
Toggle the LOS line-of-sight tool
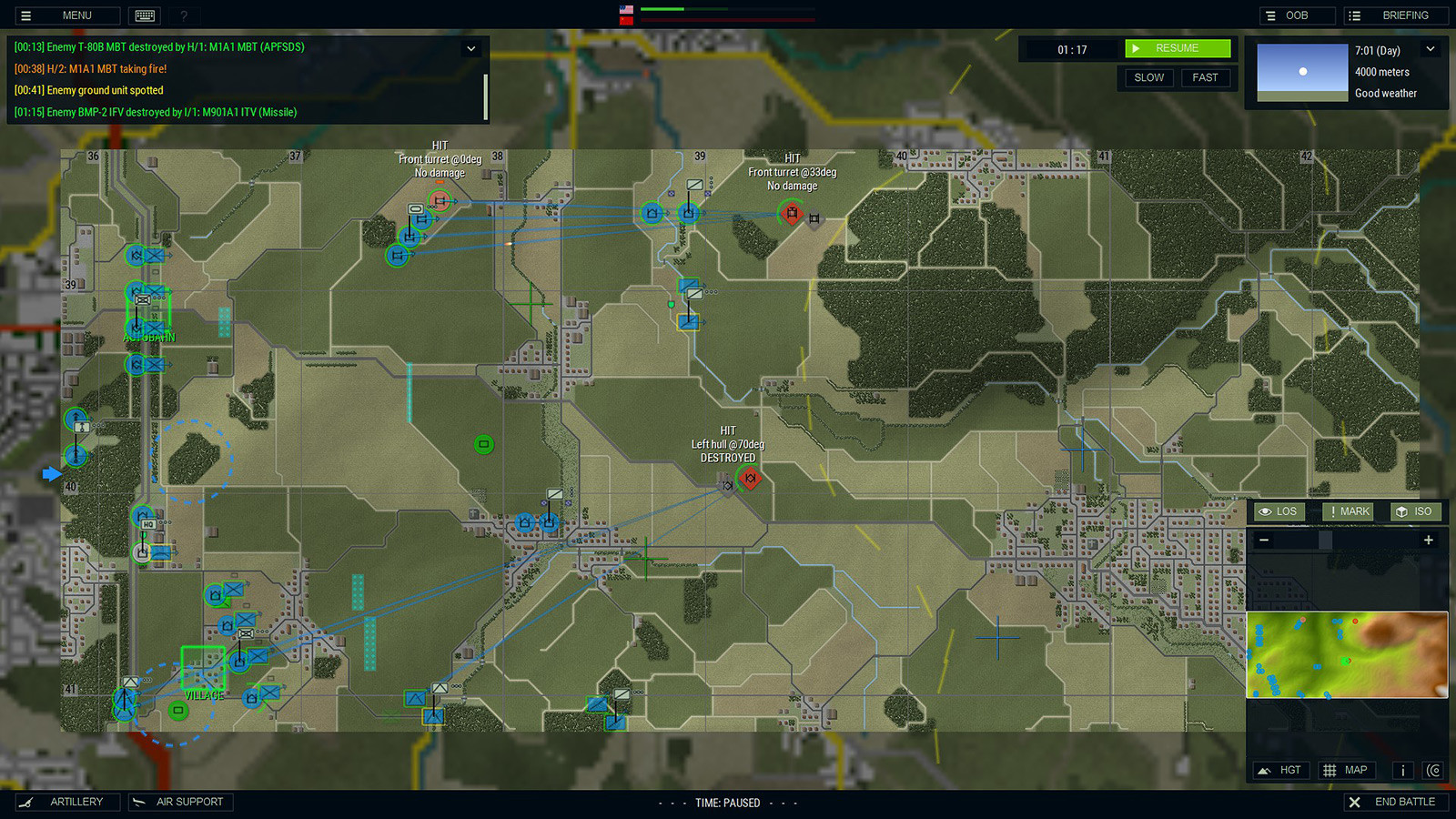(1278, 511)
